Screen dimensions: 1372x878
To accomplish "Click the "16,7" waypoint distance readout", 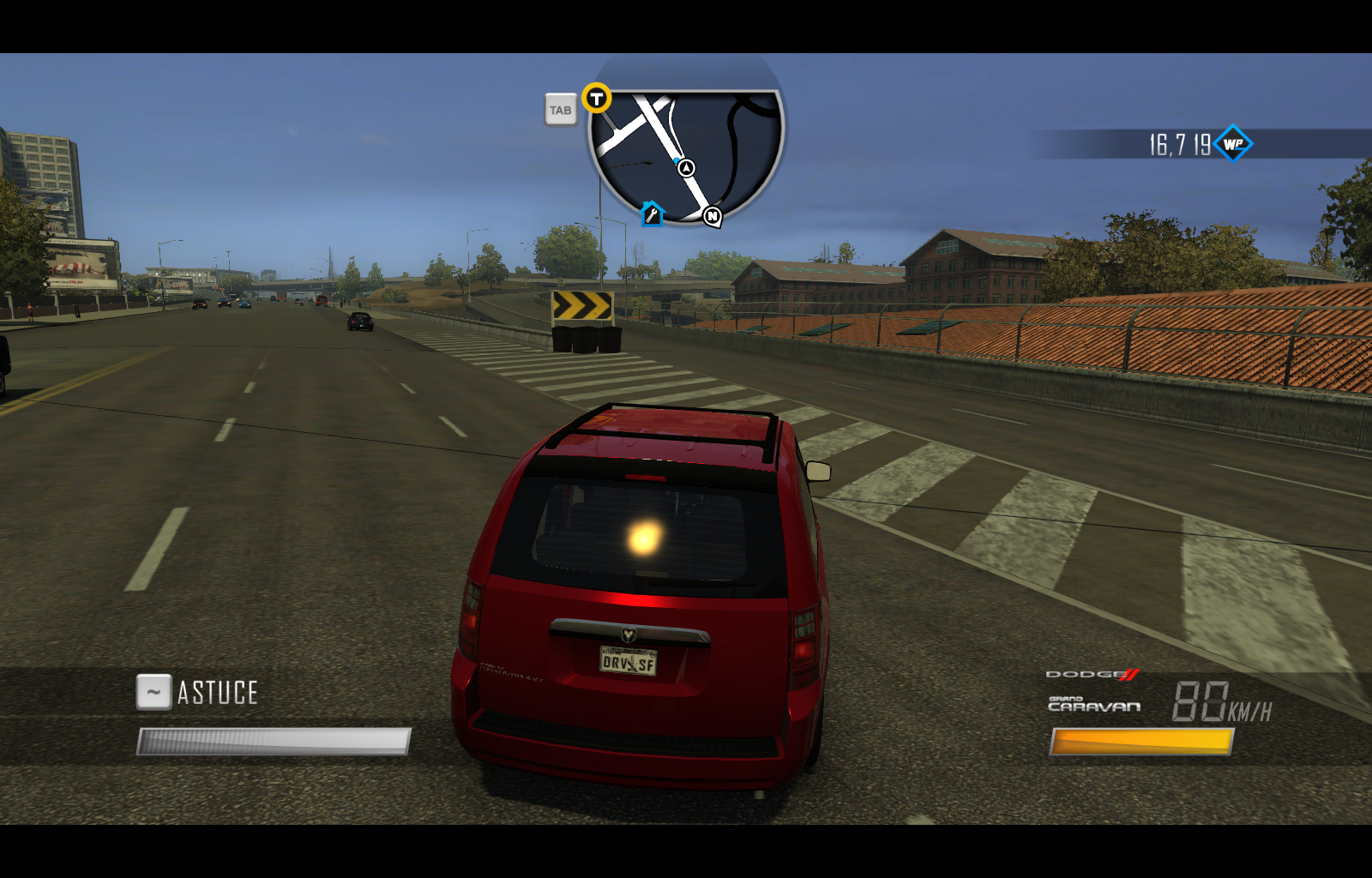I will tap(1166, 143).
